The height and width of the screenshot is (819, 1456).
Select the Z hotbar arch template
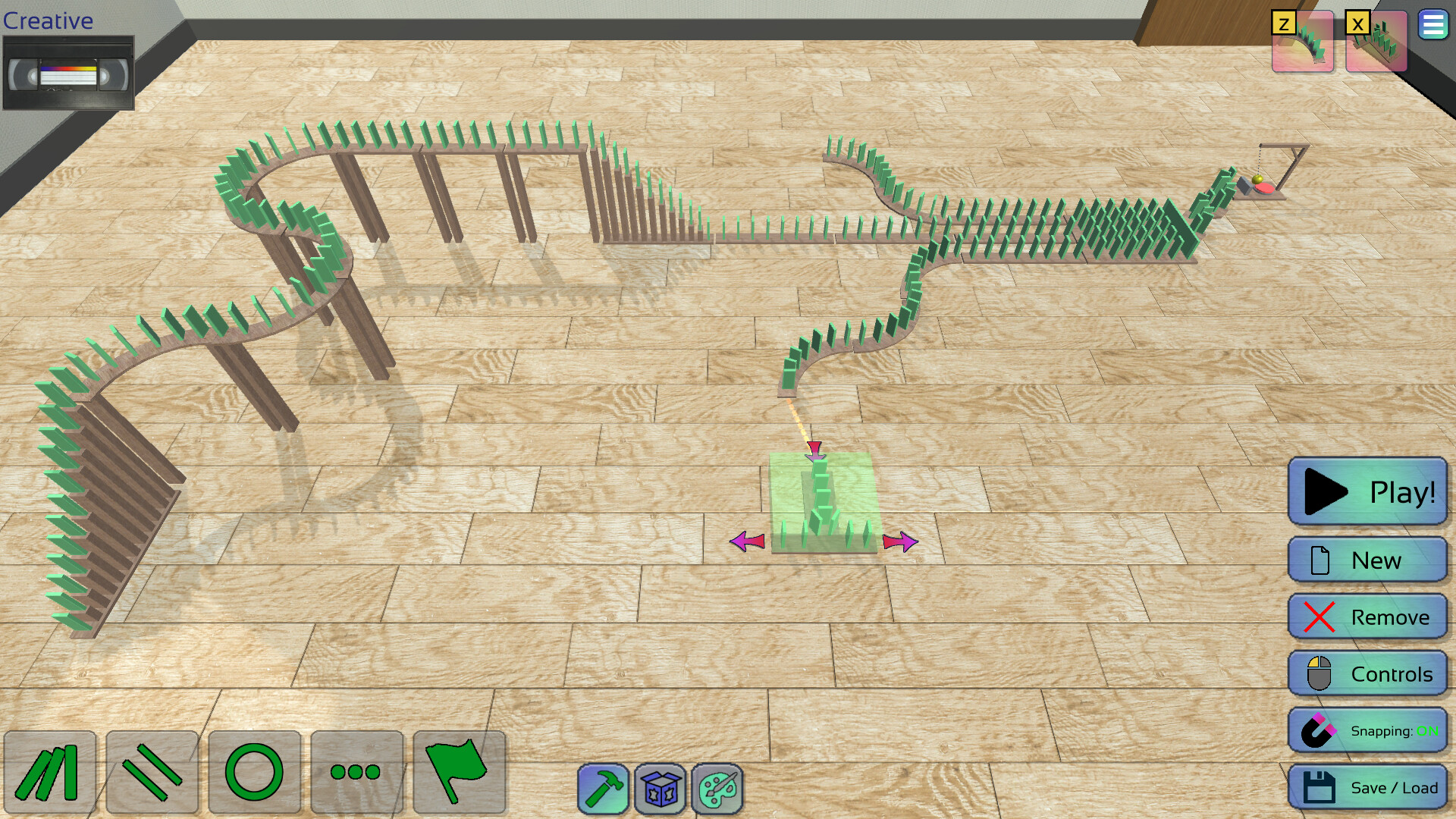coord(1302,42)
